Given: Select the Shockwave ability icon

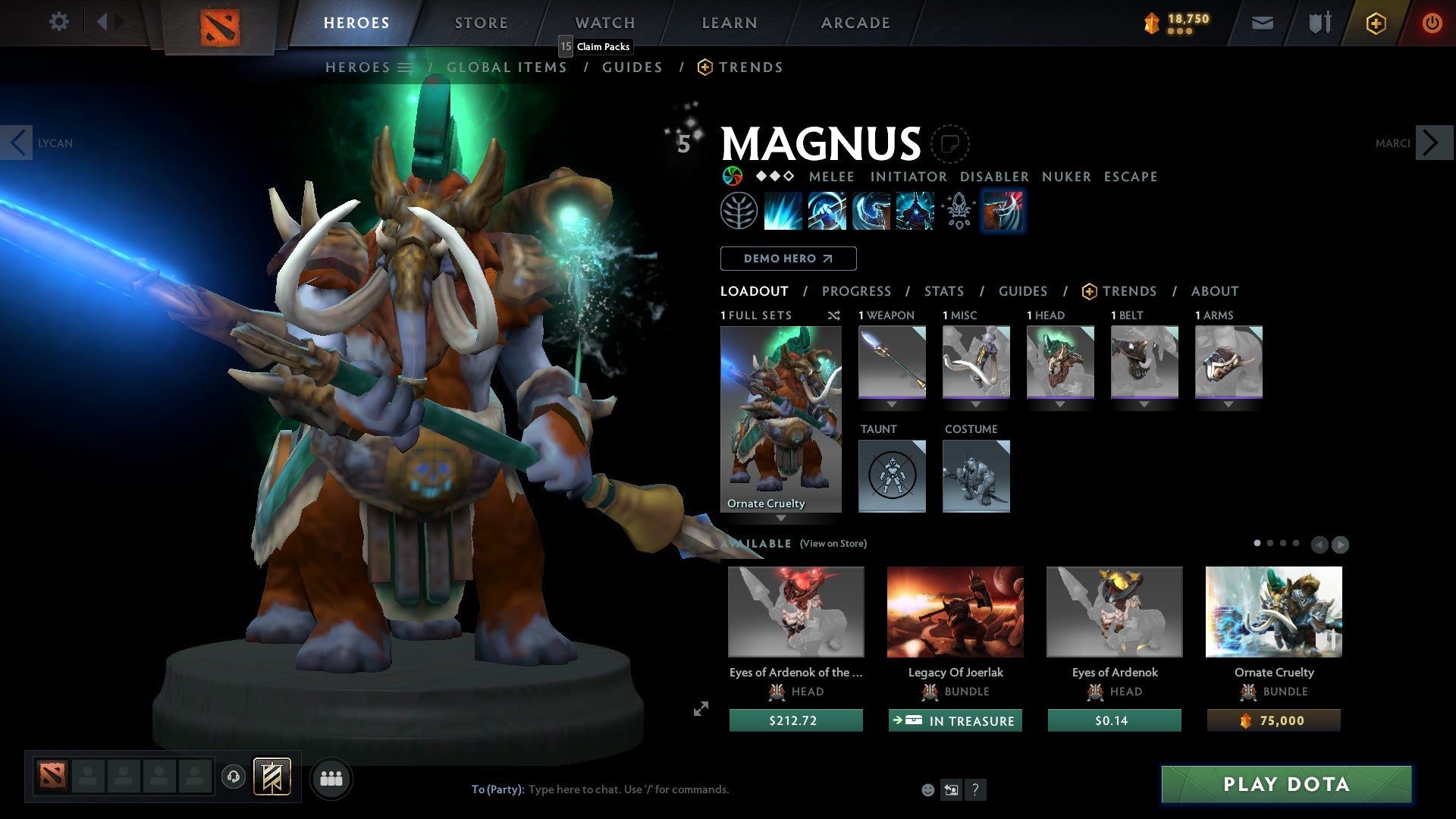Looking at the screenshot, I should (x=783, y=211).
